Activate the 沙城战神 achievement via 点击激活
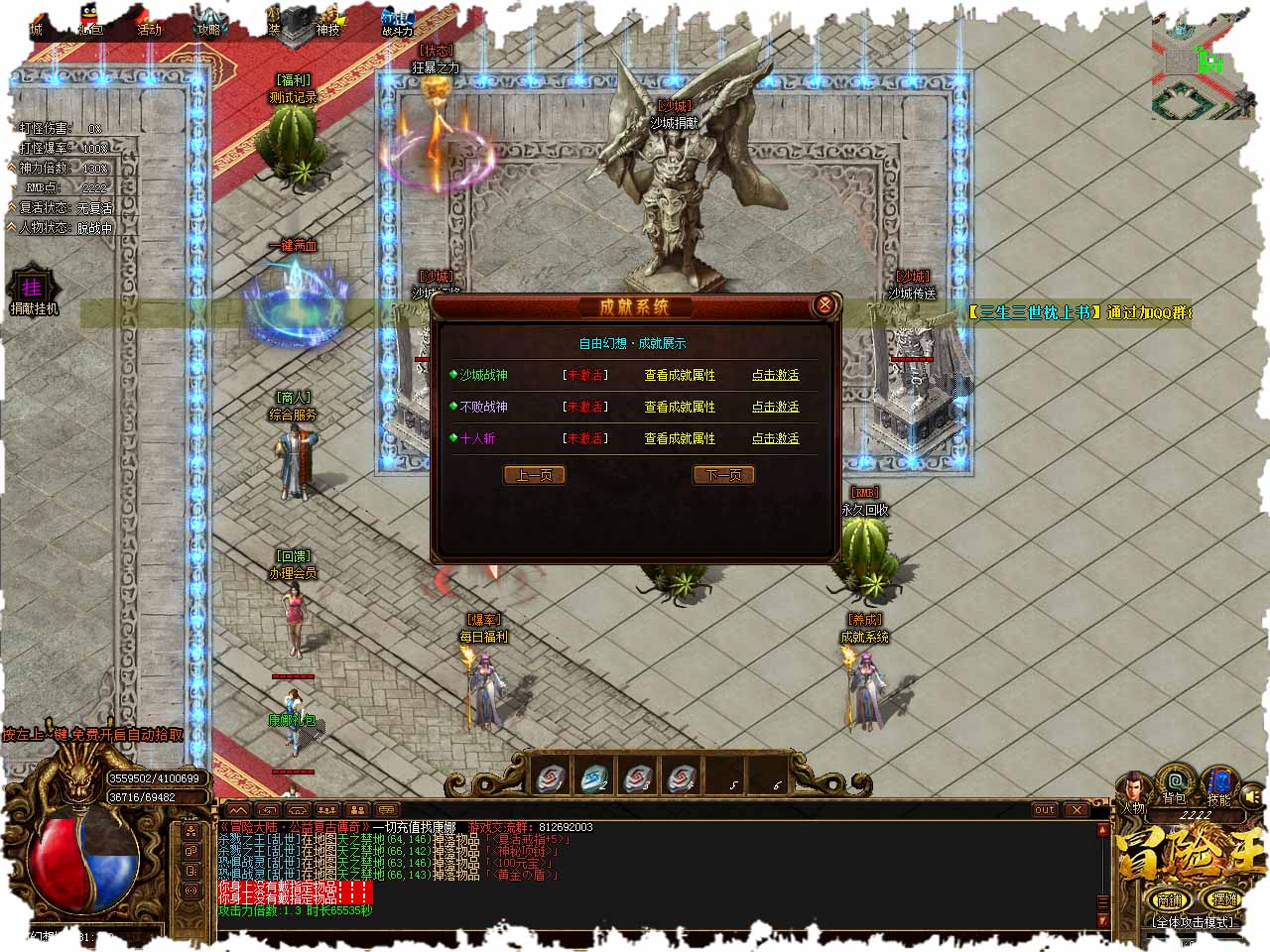 click(775, 375)
